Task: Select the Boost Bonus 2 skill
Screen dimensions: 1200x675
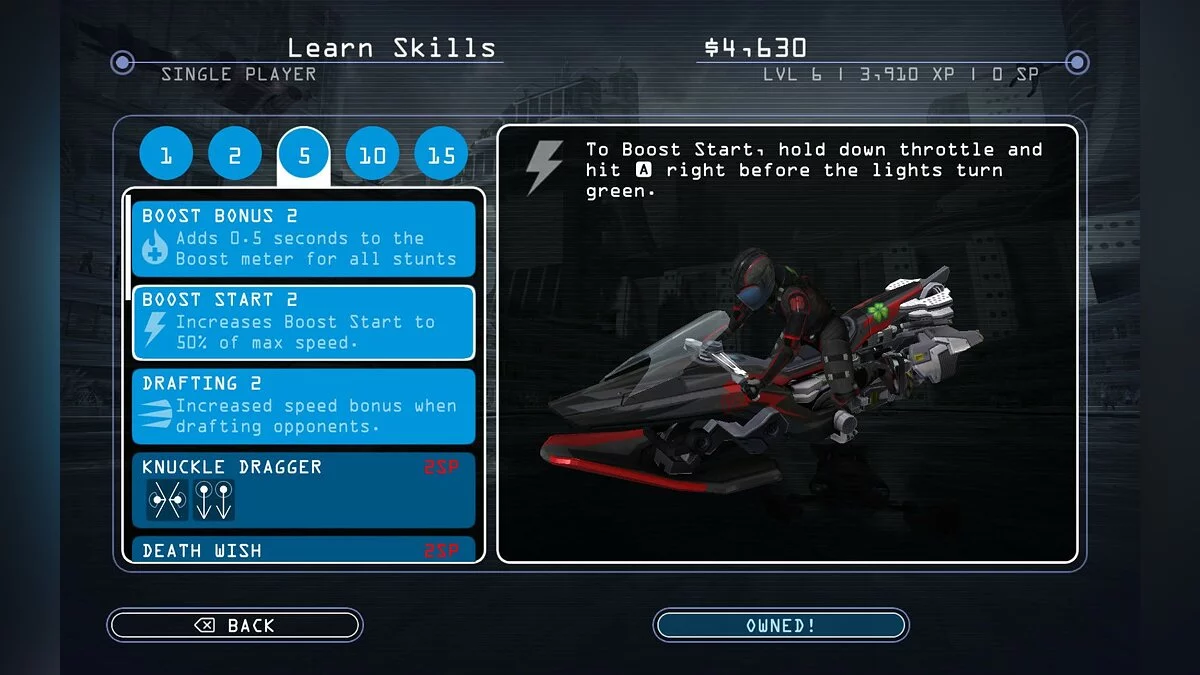Action: [x=304, y=238]
